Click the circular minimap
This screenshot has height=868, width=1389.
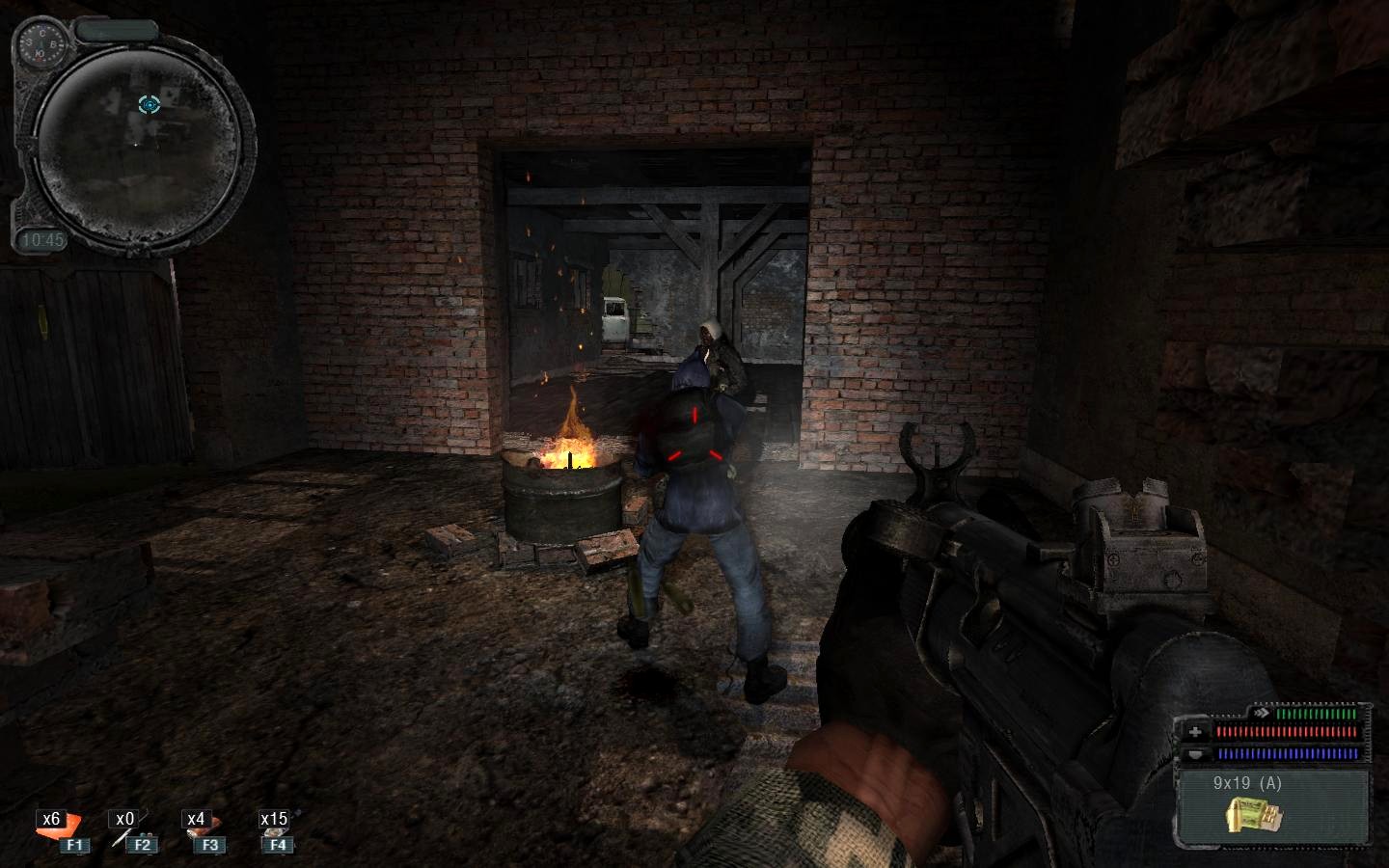(138, 138)
